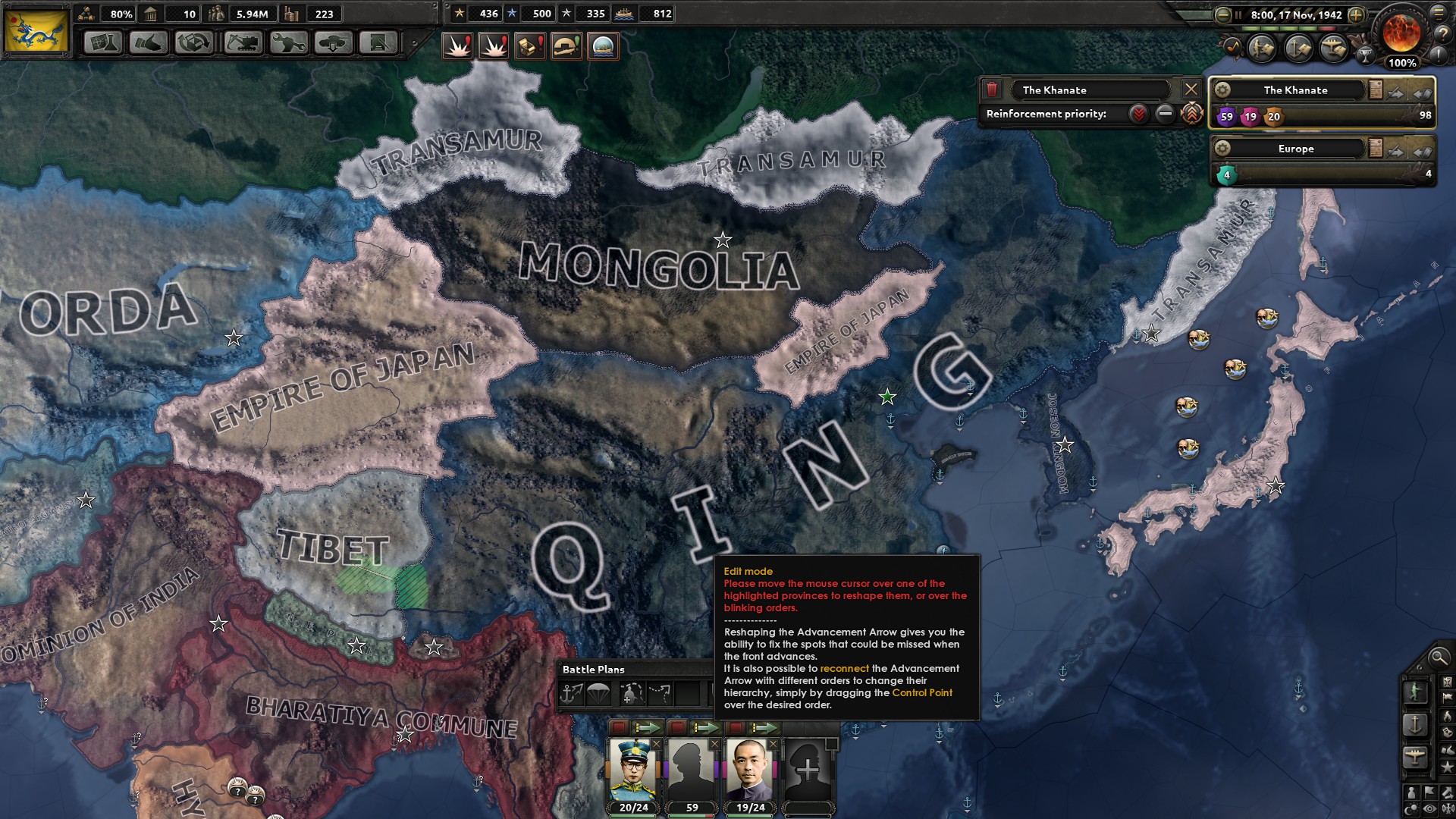
Task: Pause the game with the pause button
Action: [1239, 14]
